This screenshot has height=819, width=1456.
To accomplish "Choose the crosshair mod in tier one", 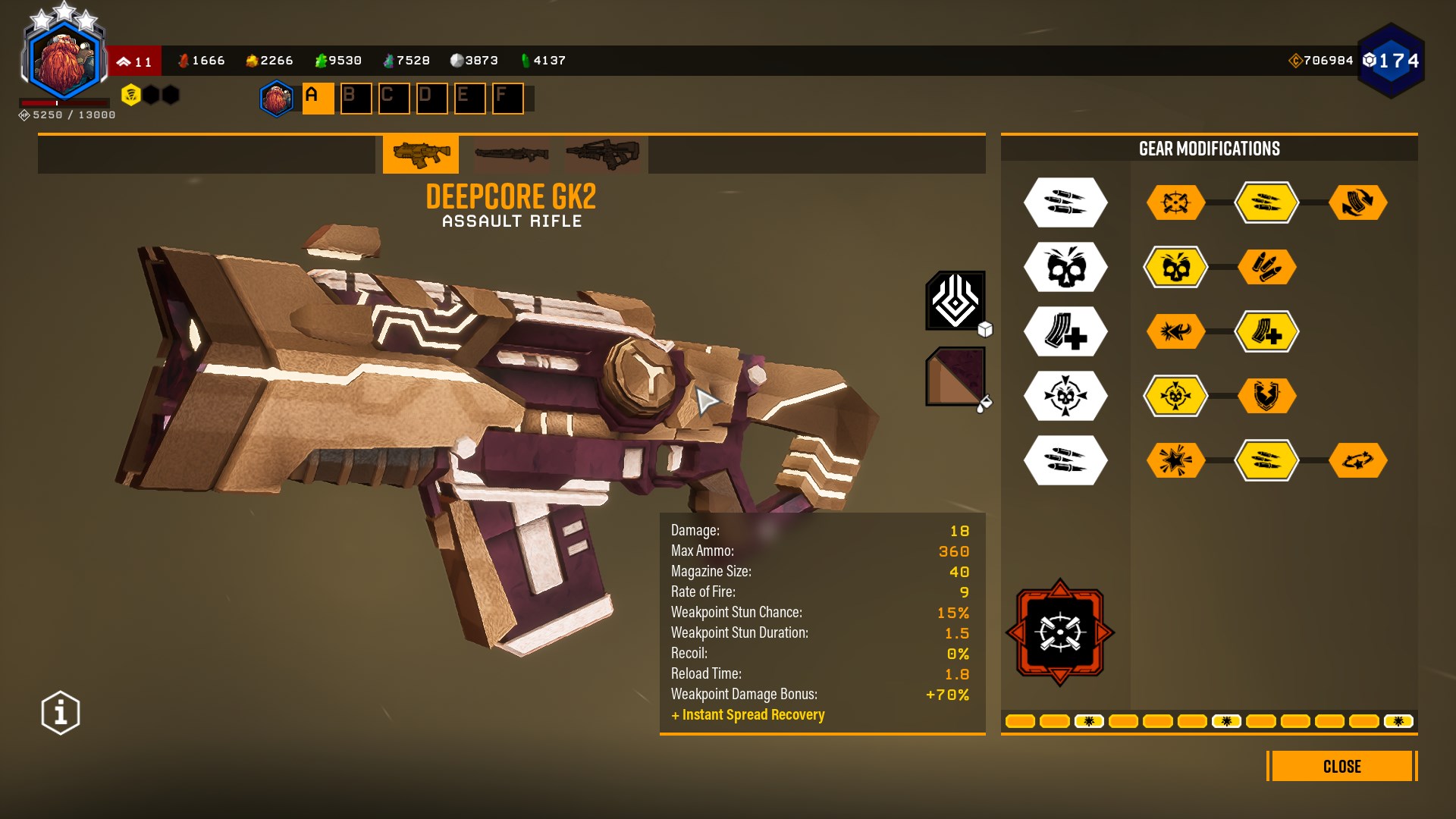I will pyautogui.click(x=1175, y=202).
